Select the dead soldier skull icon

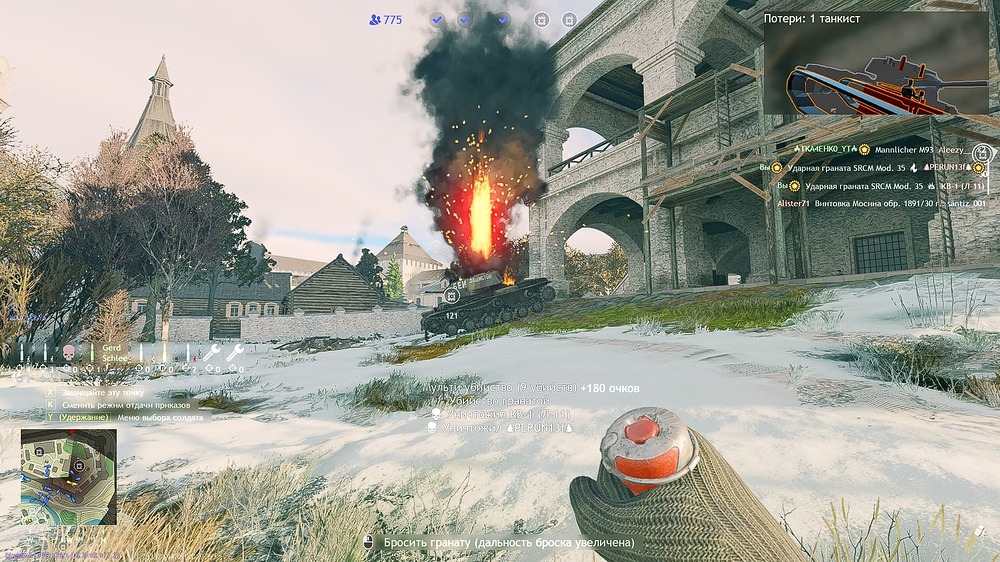[69, 352]
